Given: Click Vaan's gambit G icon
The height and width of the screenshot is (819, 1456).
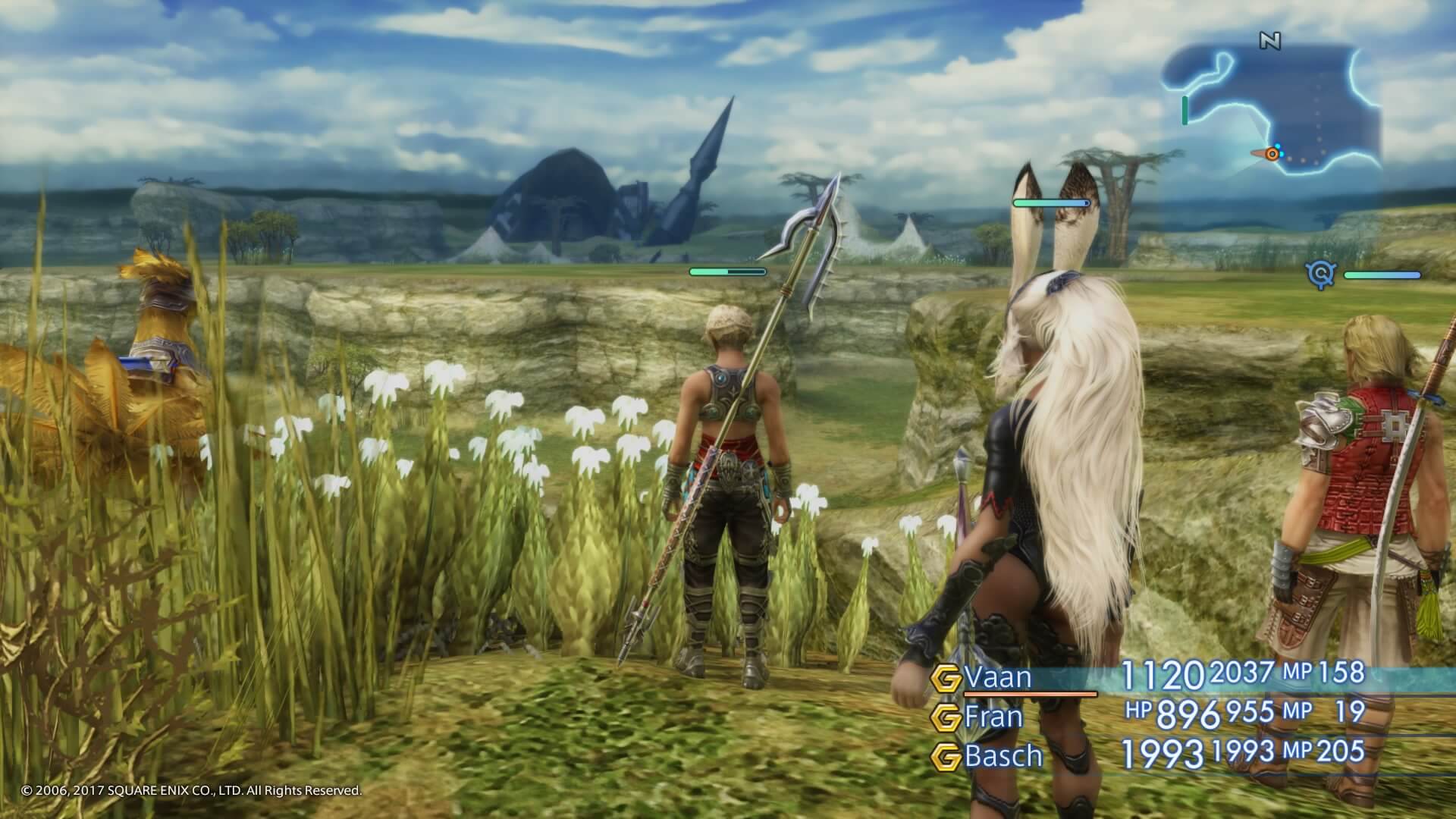Looking at the screenshot, I should (x=945, y=676).
